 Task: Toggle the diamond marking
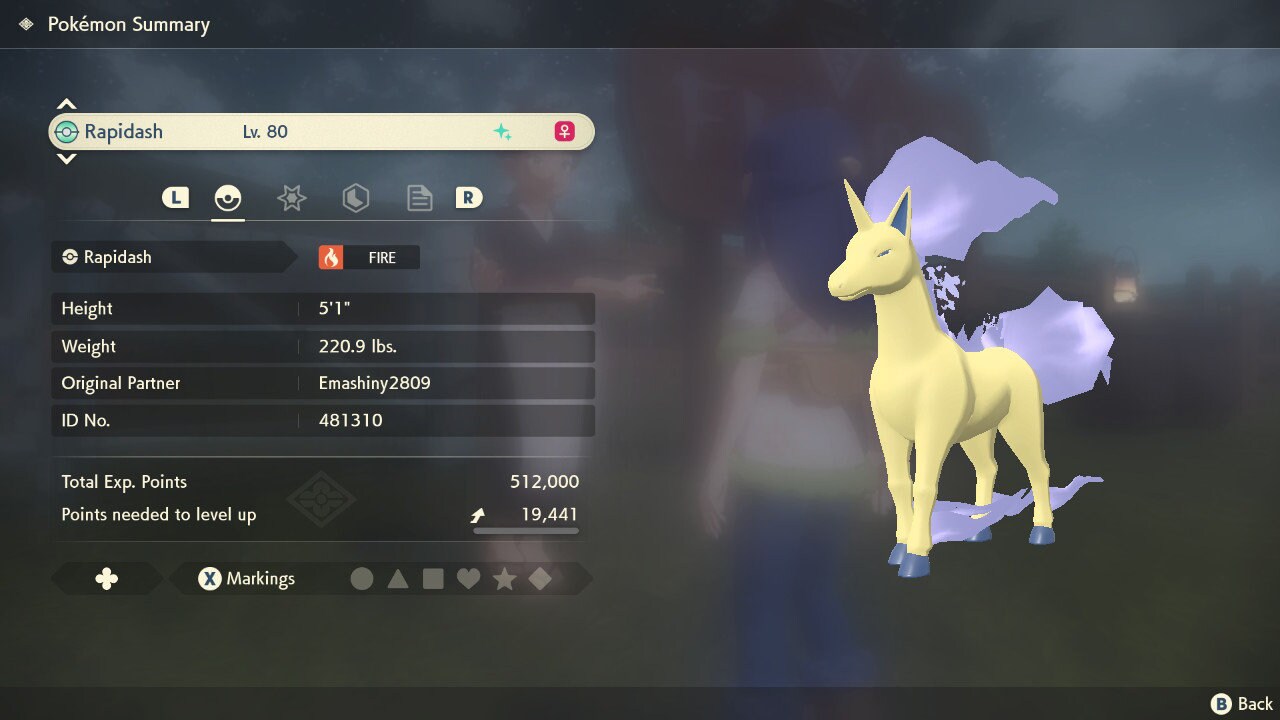540,578
